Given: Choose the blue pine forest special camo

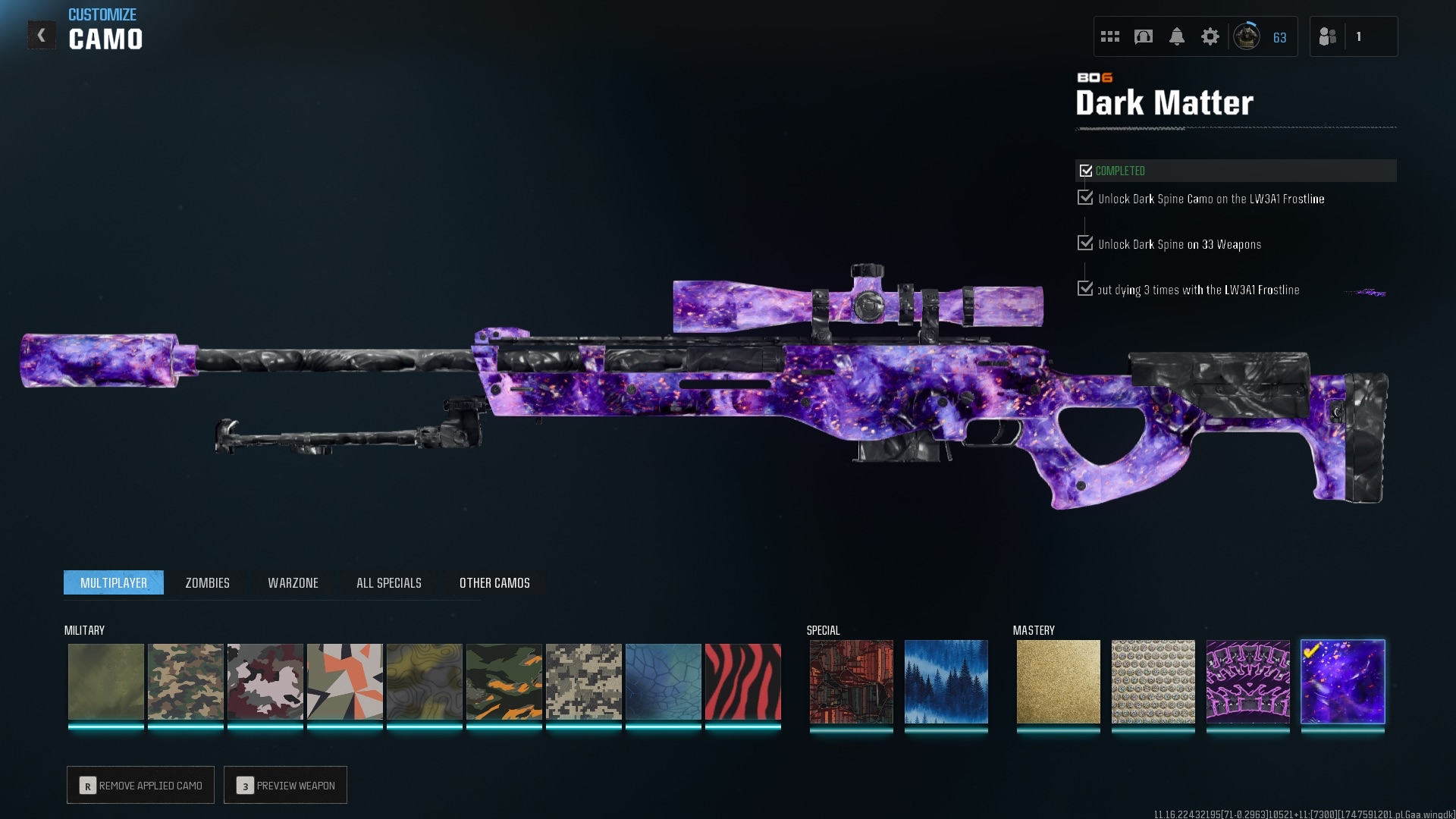Looking at the screenshot, I should click(946, 682).
